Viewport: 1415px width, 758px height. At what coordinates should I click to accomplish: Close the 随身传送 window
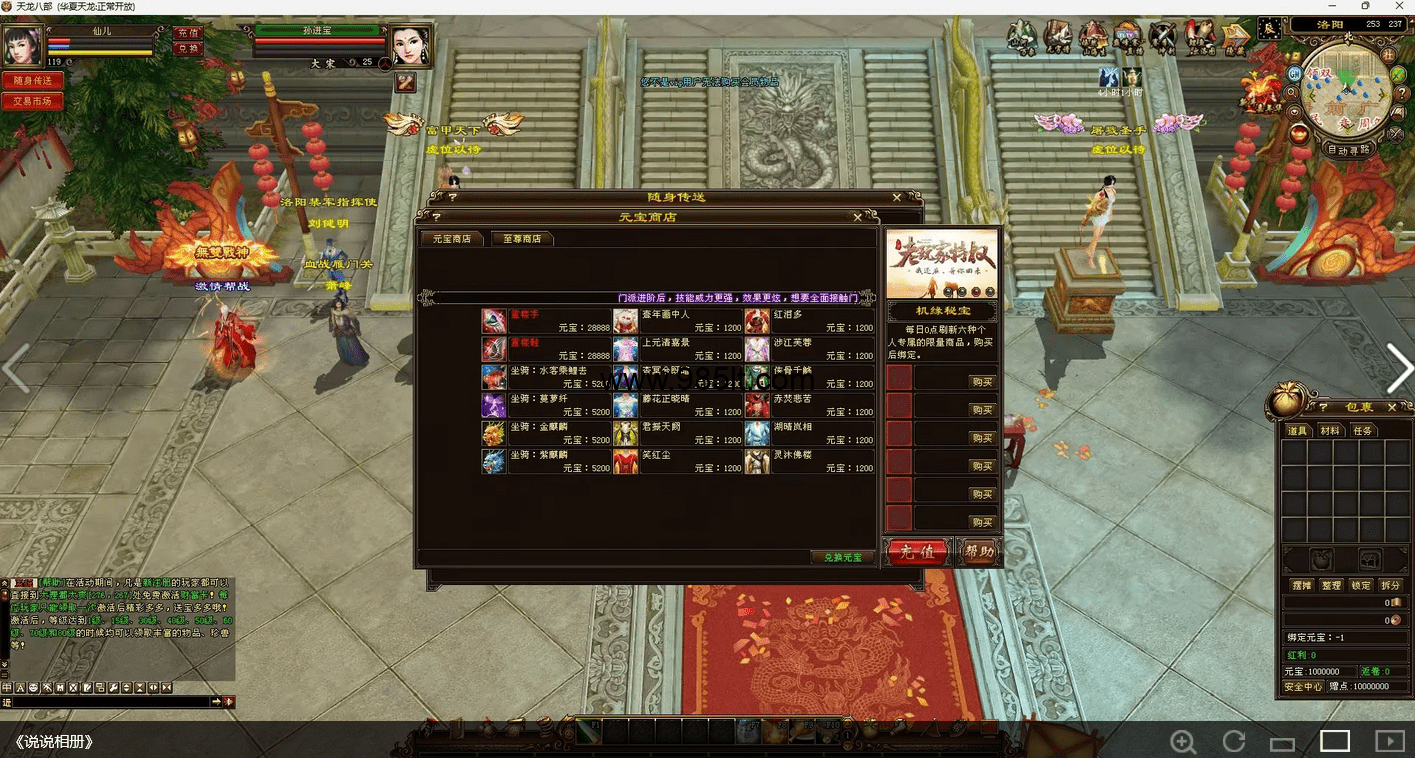point(897,198)
